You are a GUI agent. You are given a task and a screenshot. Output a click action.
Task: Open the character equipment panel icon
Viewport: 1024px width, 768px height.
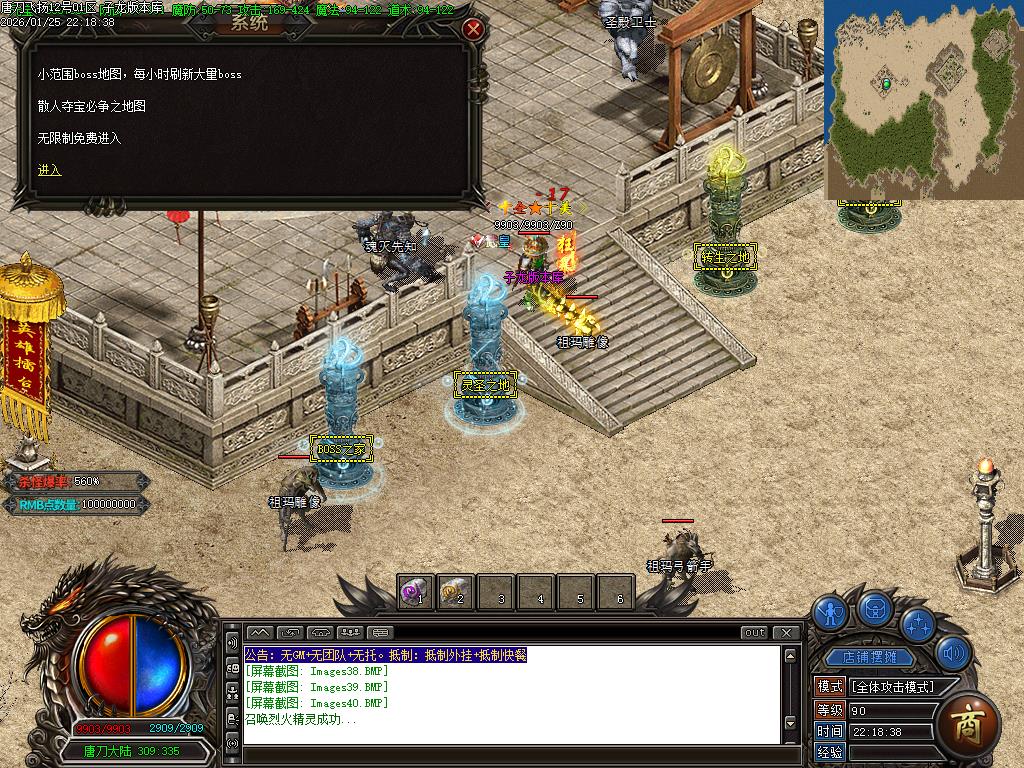coord(830,612)
